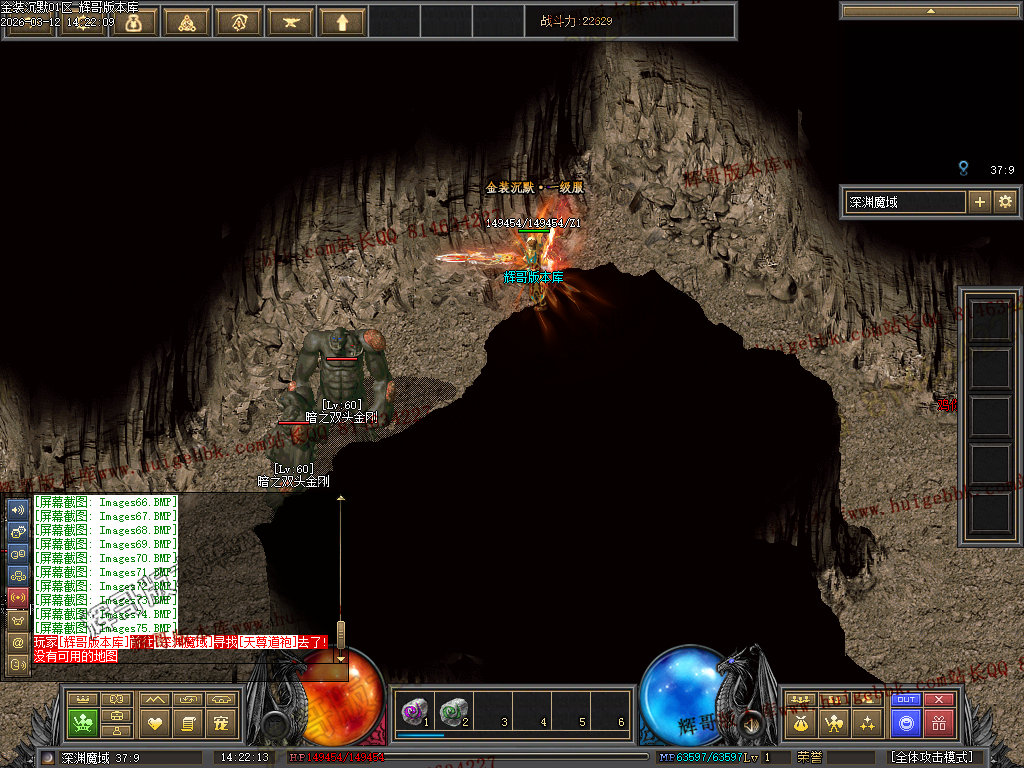
Task: Toggle the 全体攻击模式 attack mode label
Action: 932,758
